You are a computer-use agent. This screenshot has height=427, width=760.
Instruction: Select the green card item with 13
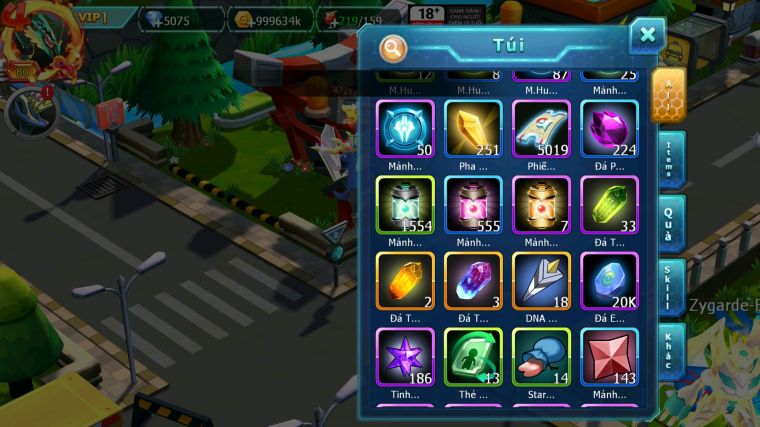[473, 357]
